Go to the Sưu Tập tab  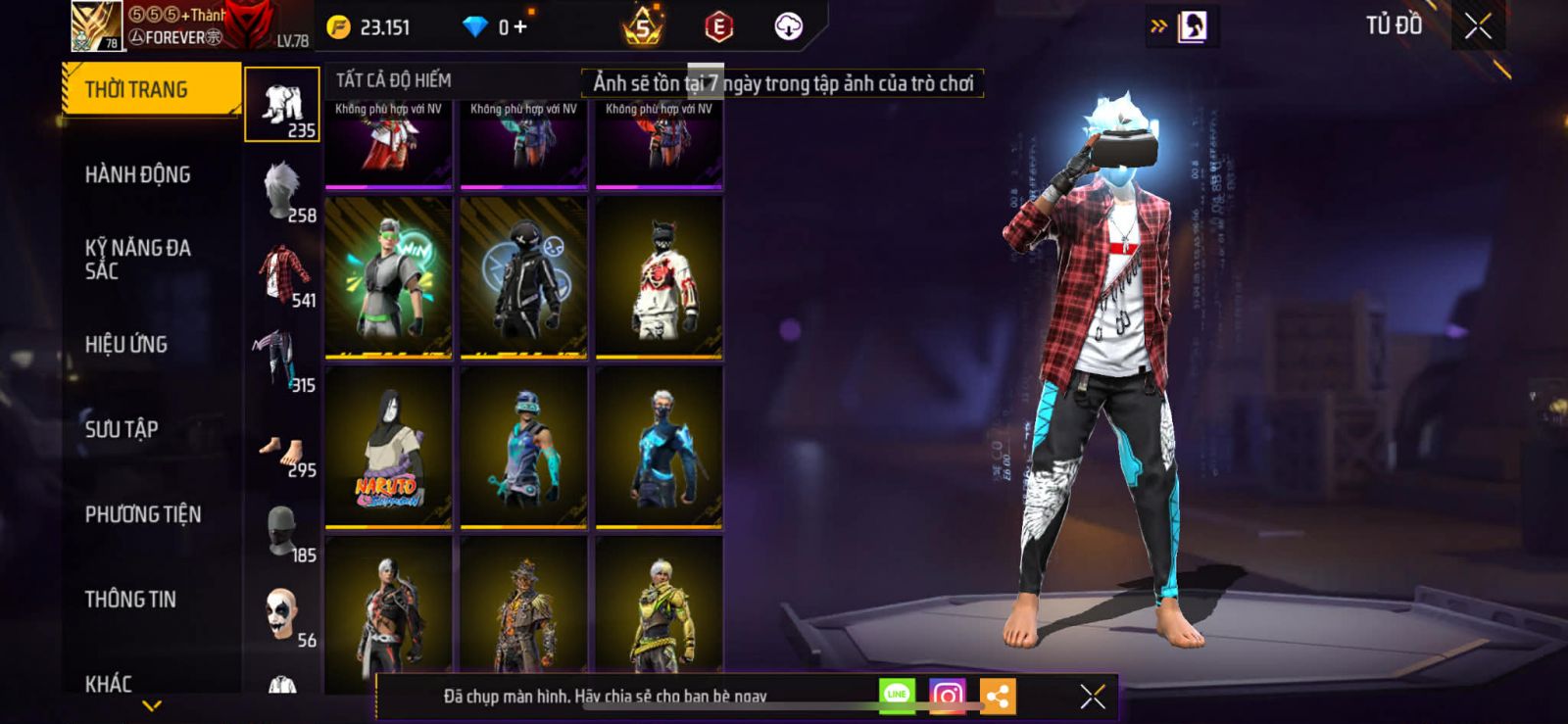click(122, 429)
